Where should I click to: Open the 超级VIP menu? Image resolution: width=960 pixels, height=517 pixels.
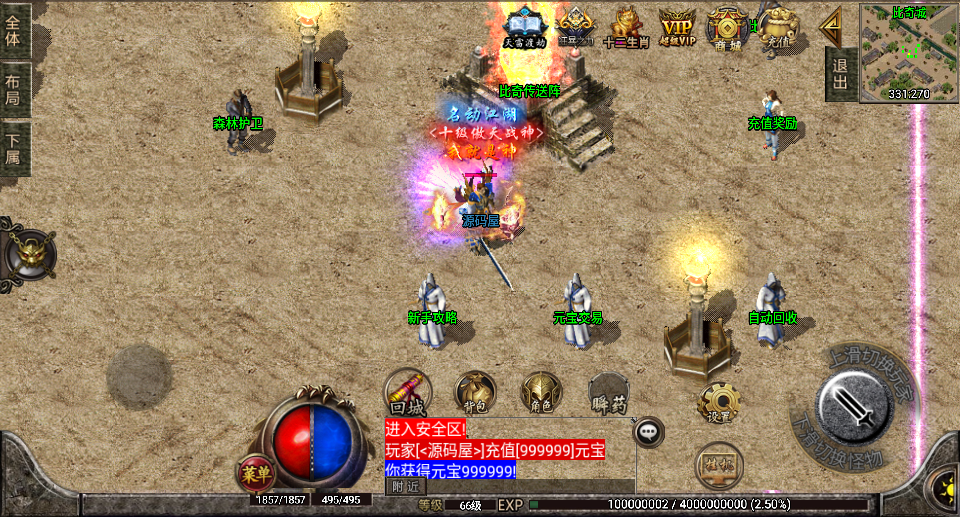677,27
